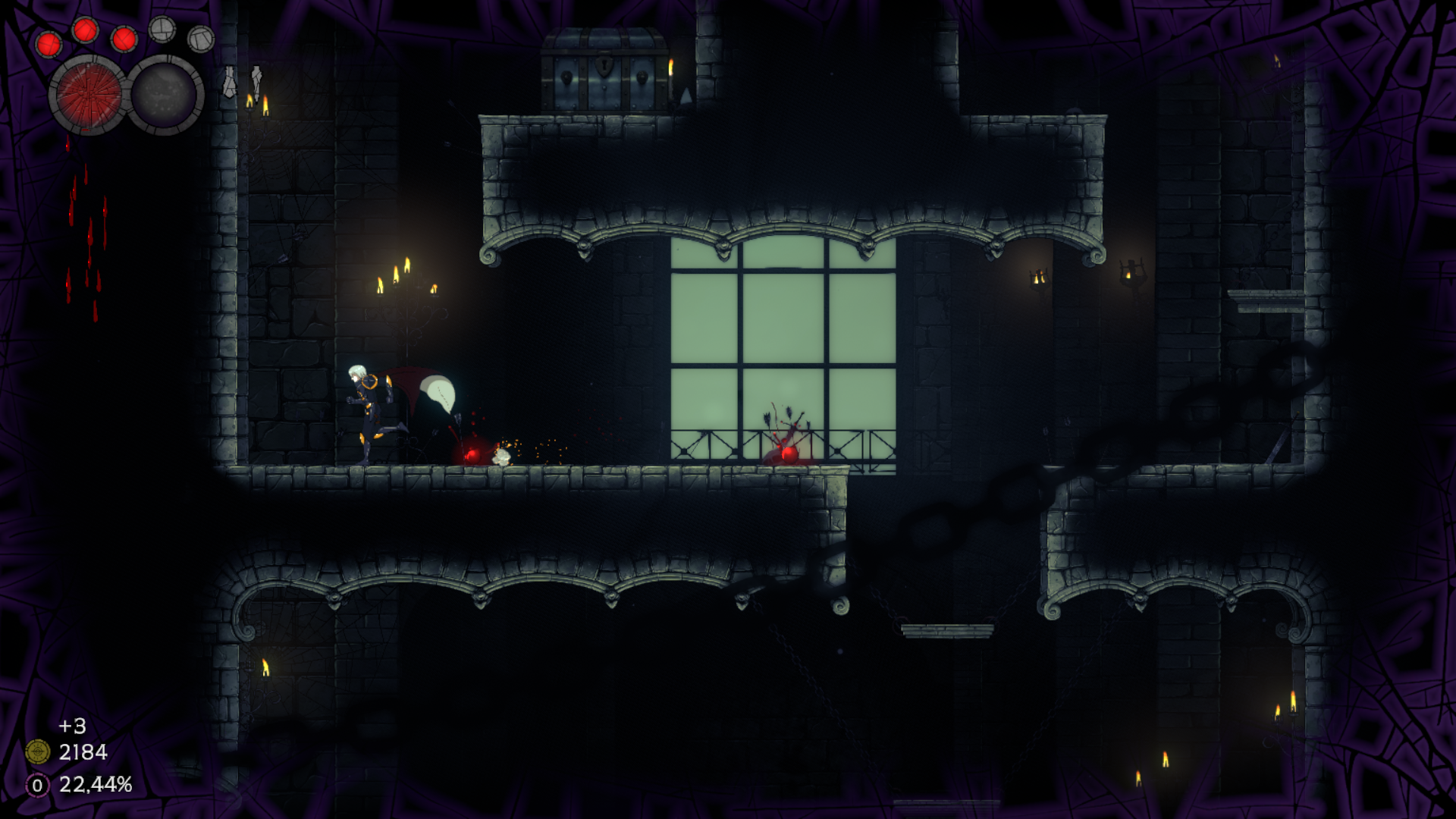The image size is (1456, 819).
Task: Click the gold coin currency icon
Action: (37, 752)
